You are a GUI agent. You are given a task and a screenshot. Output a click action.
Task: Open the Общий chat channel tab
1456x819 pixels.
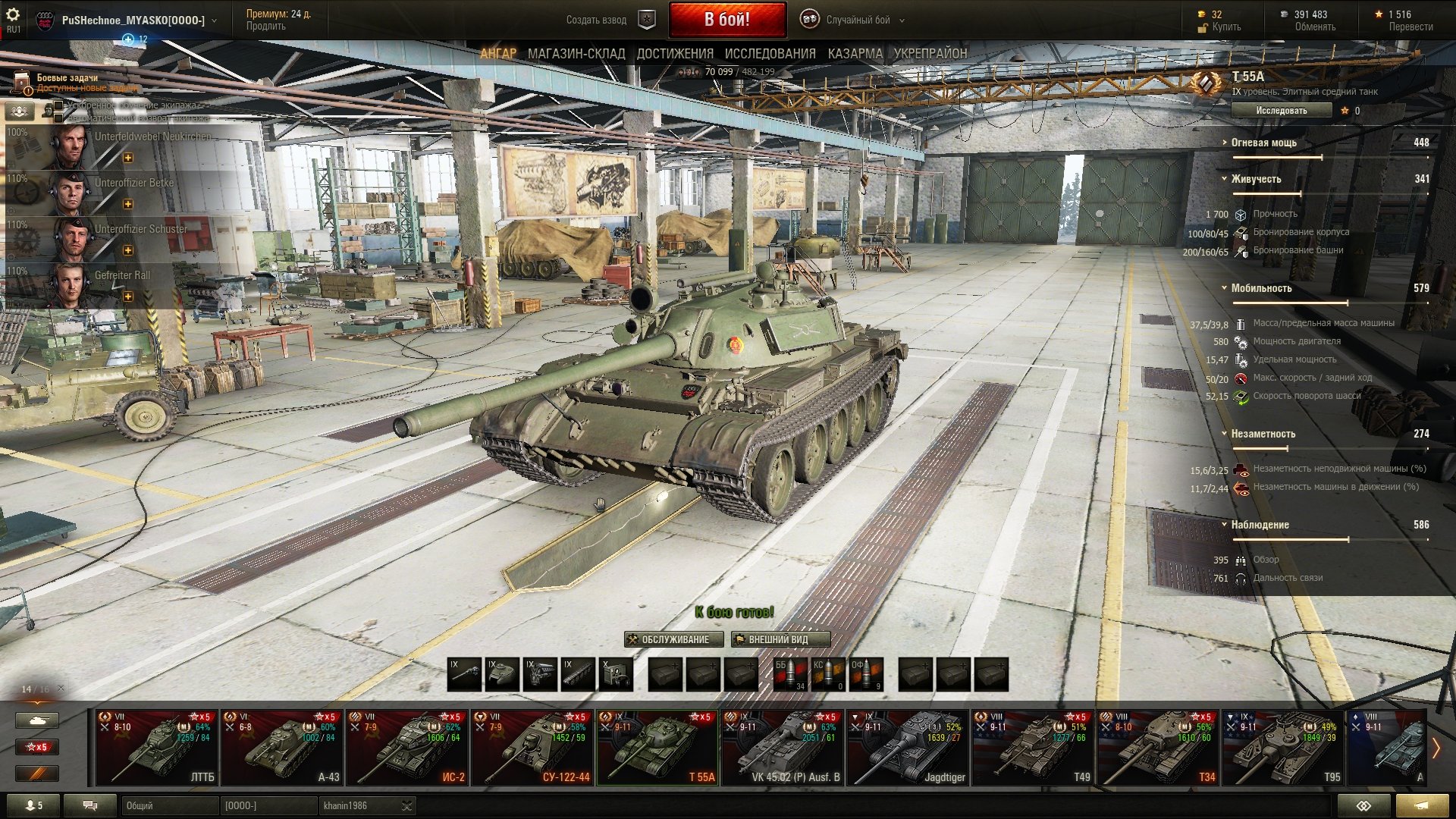(x=168, y=805)
